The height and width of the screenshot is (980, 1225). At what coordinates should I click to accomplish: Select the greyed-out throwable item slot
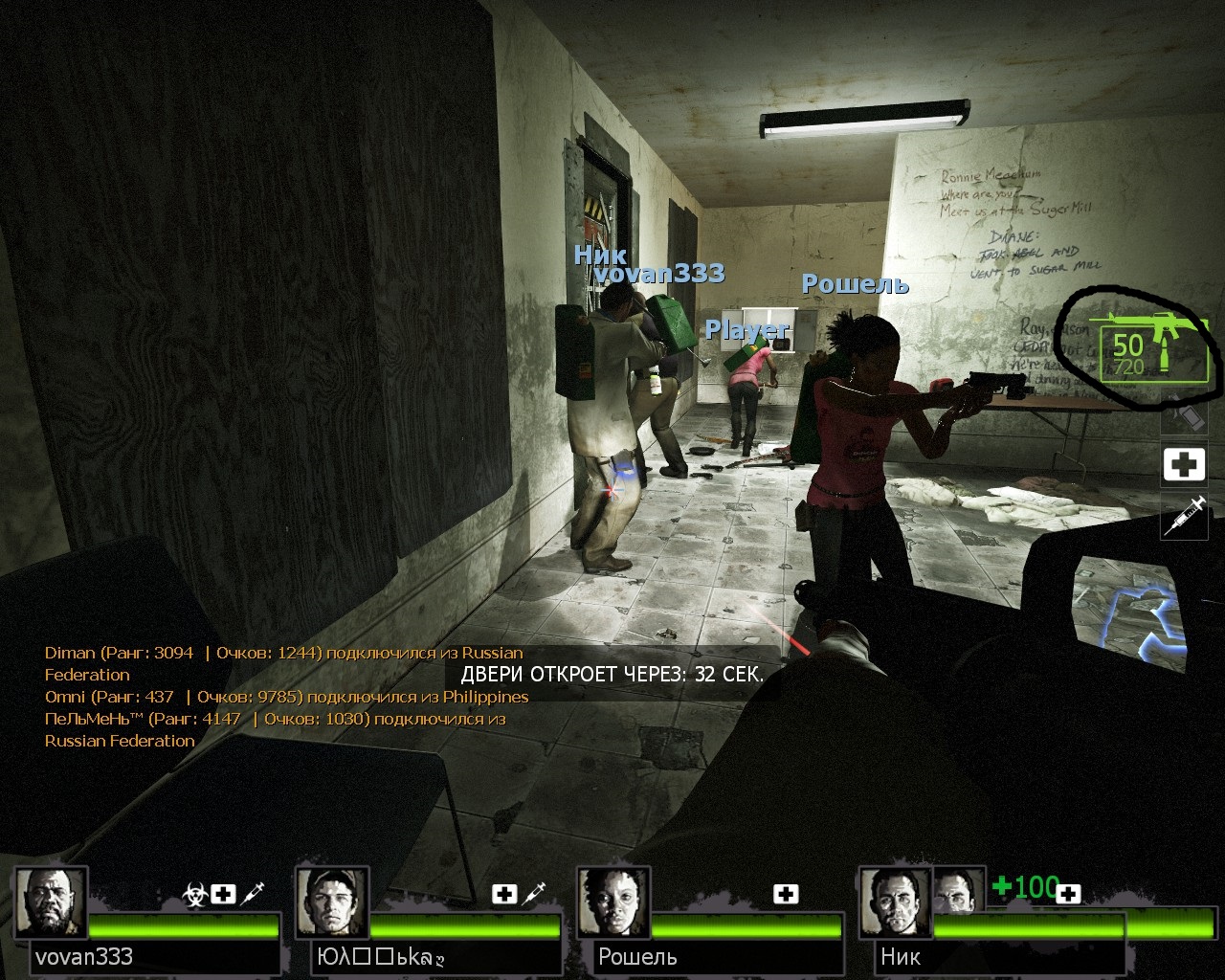1183,417
